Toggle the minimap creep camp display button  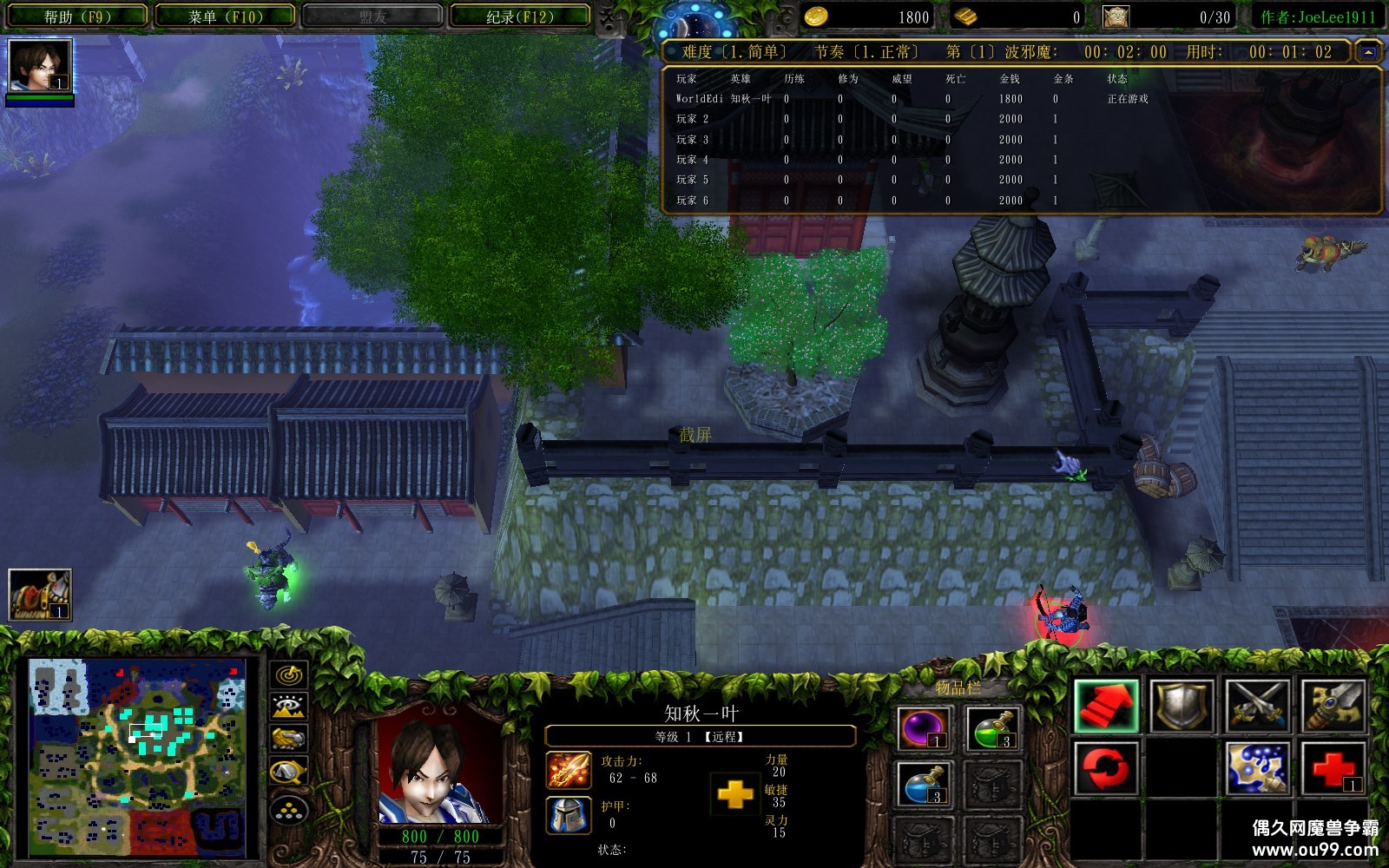[x=289, y=771]
